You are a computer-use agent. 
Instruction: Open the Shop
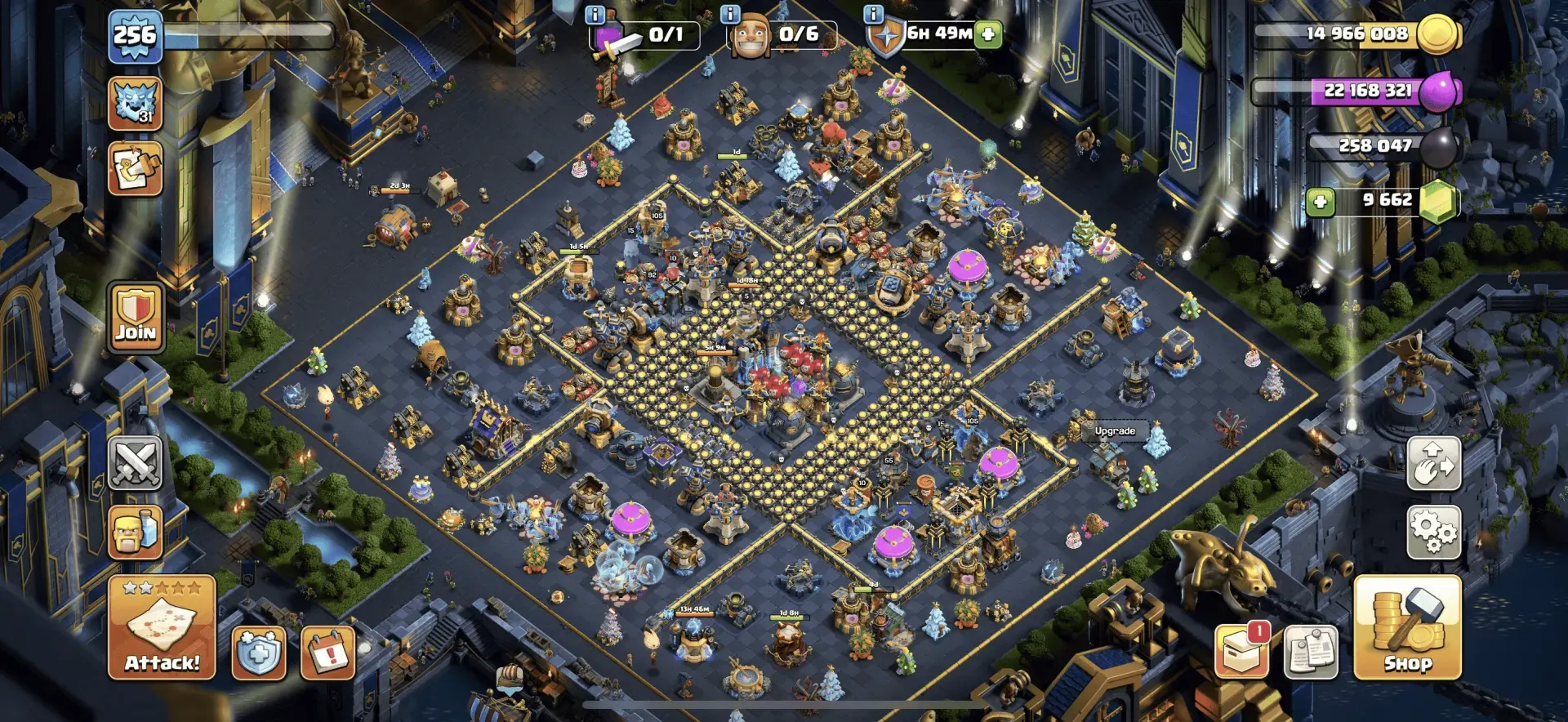pos(1407,627)
